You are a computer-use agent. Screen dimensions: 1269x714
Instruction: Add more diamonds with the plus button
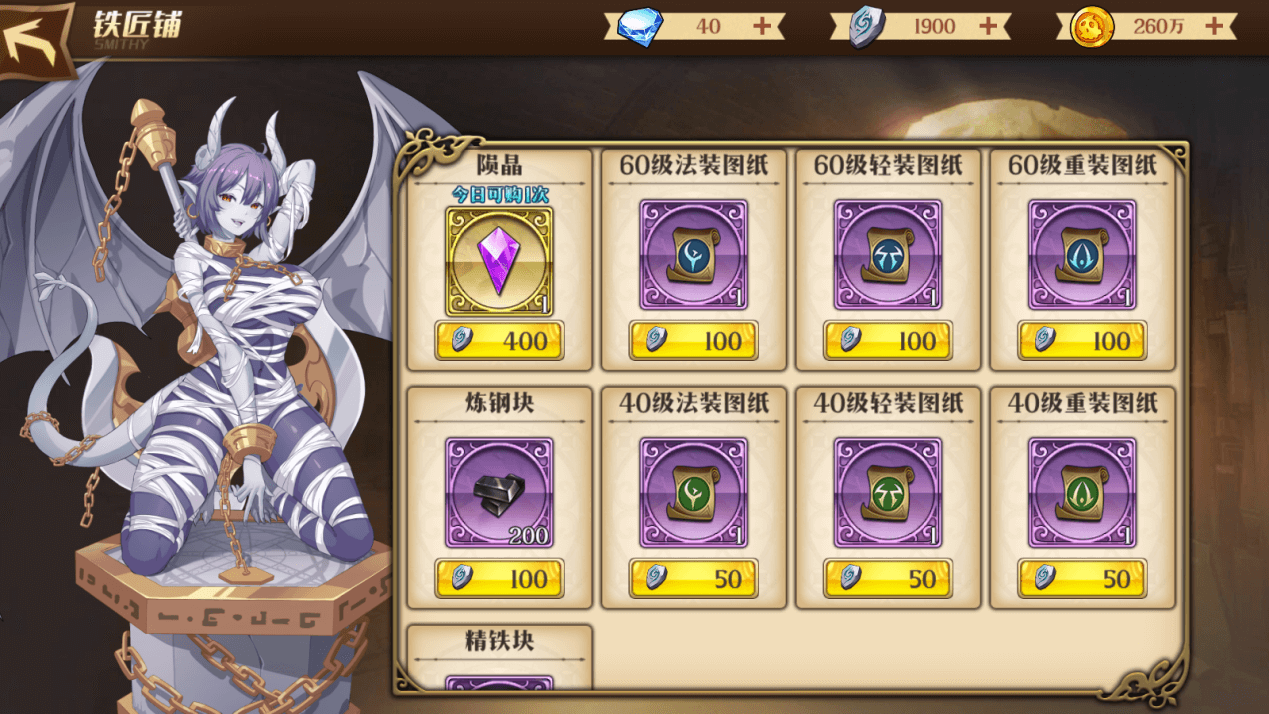(x=762, y=27)
